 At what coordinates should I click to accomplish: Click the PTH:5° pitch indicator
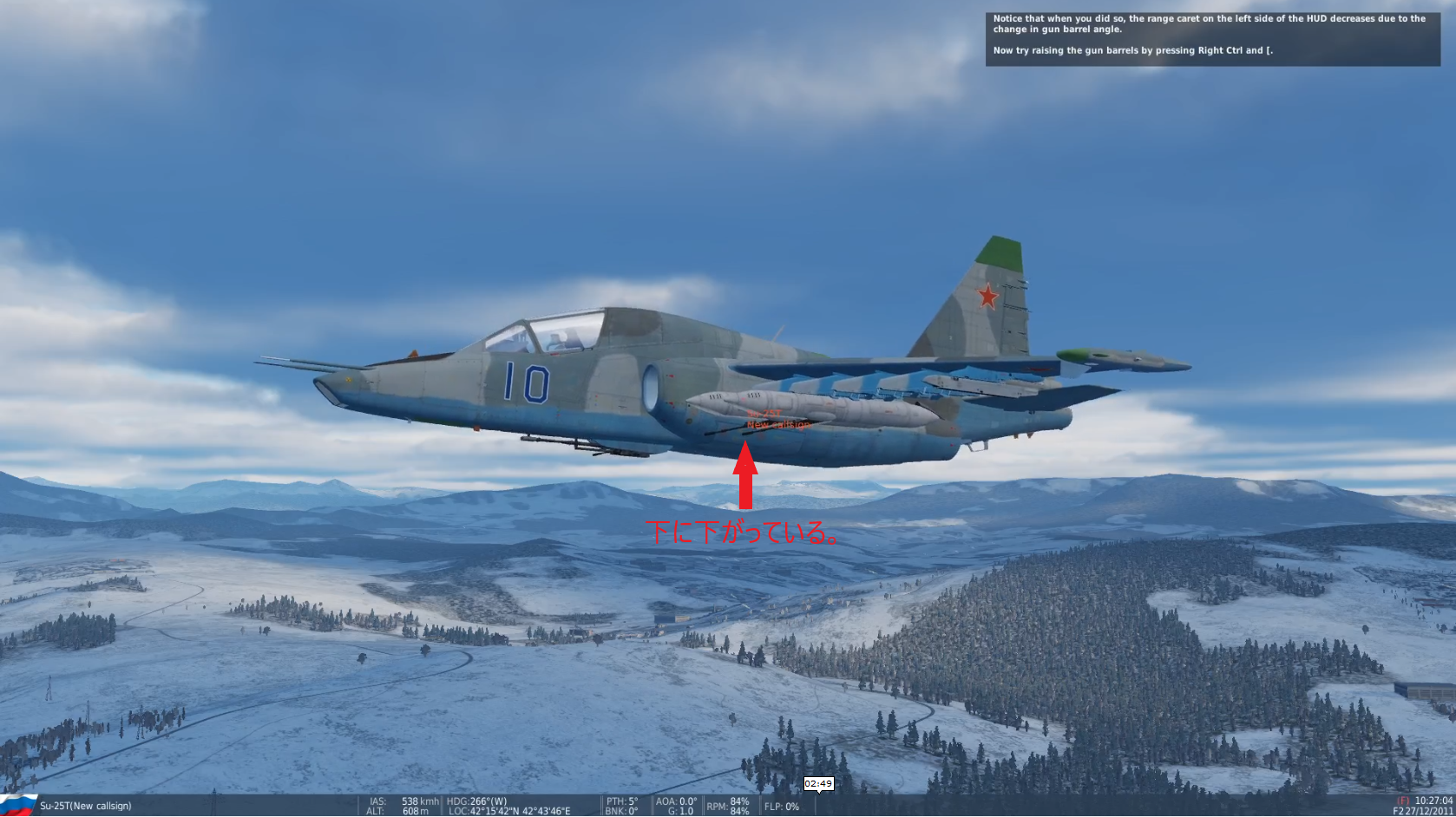623,801
